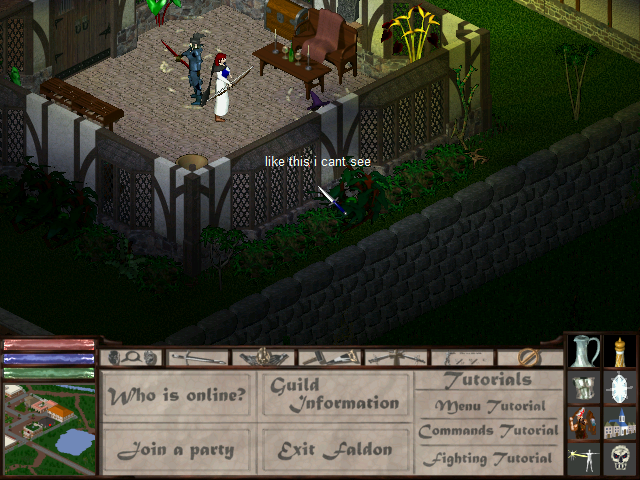Click the white crystal gem icon
640x480 pixels.
621,387
